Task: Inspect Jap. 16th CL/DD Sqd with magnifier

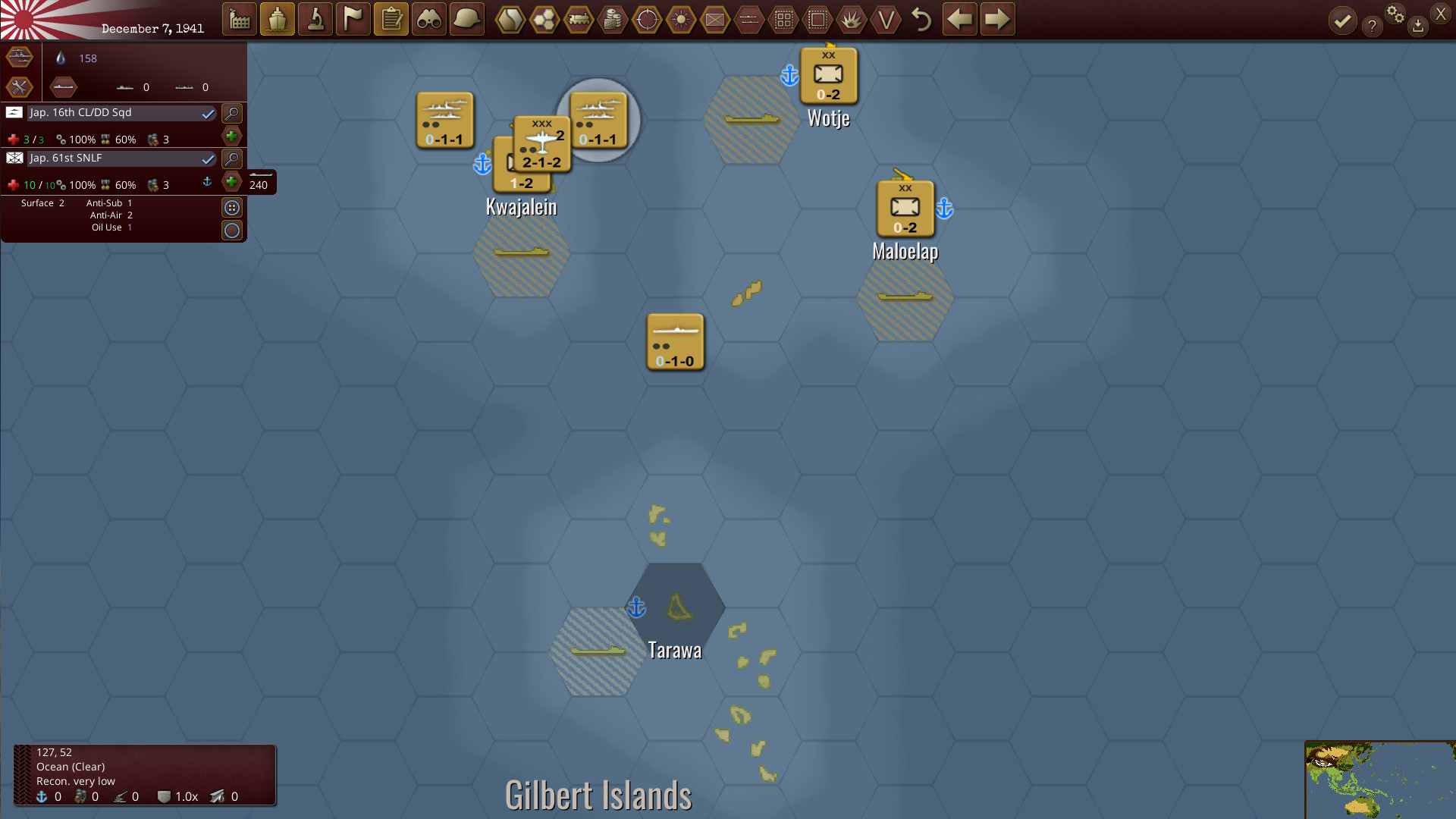Action: tap(232, 114)
